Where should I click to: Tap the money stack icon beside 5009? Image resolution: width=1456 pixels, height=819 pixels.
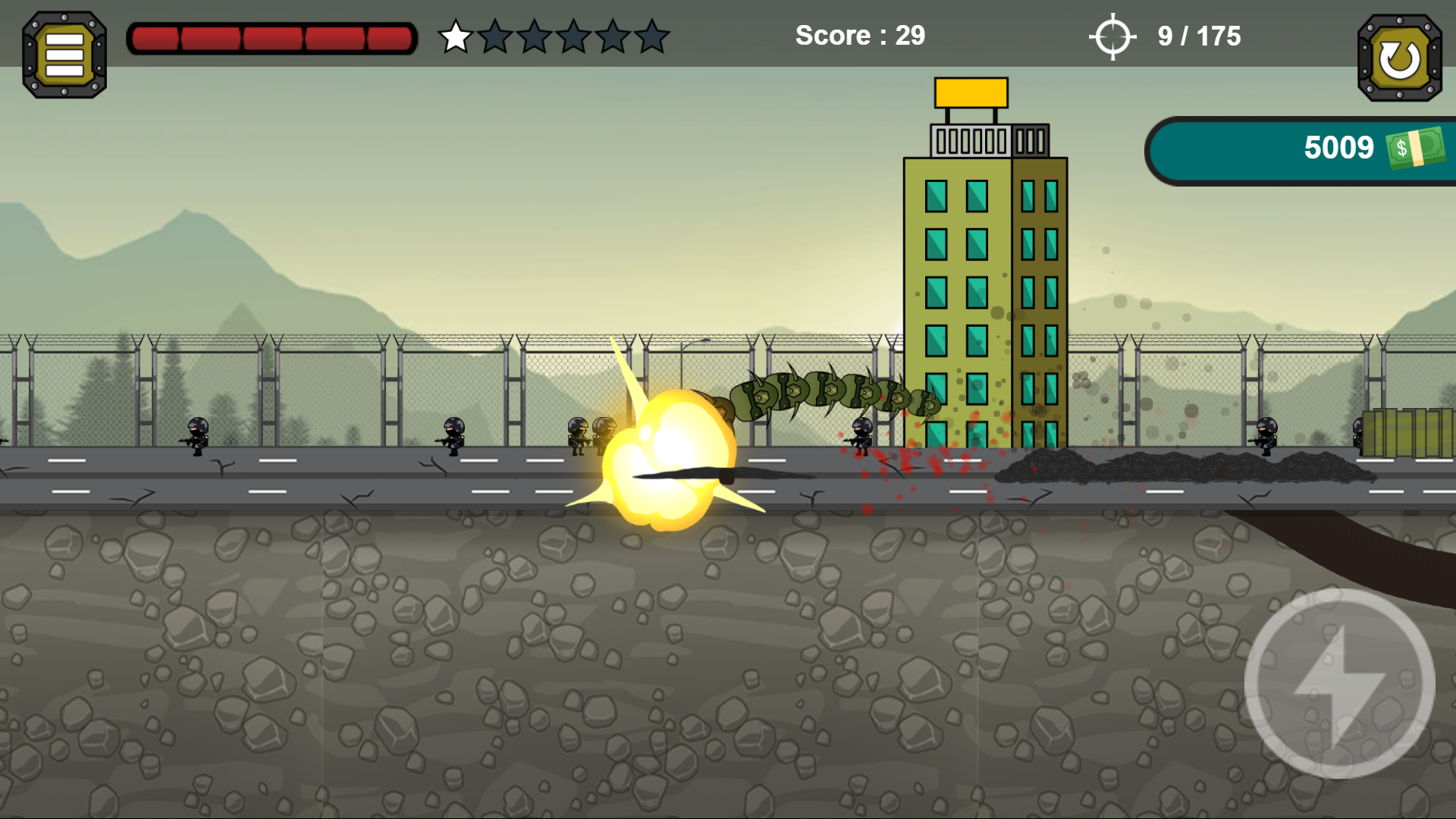click(x=1412, y=147)
